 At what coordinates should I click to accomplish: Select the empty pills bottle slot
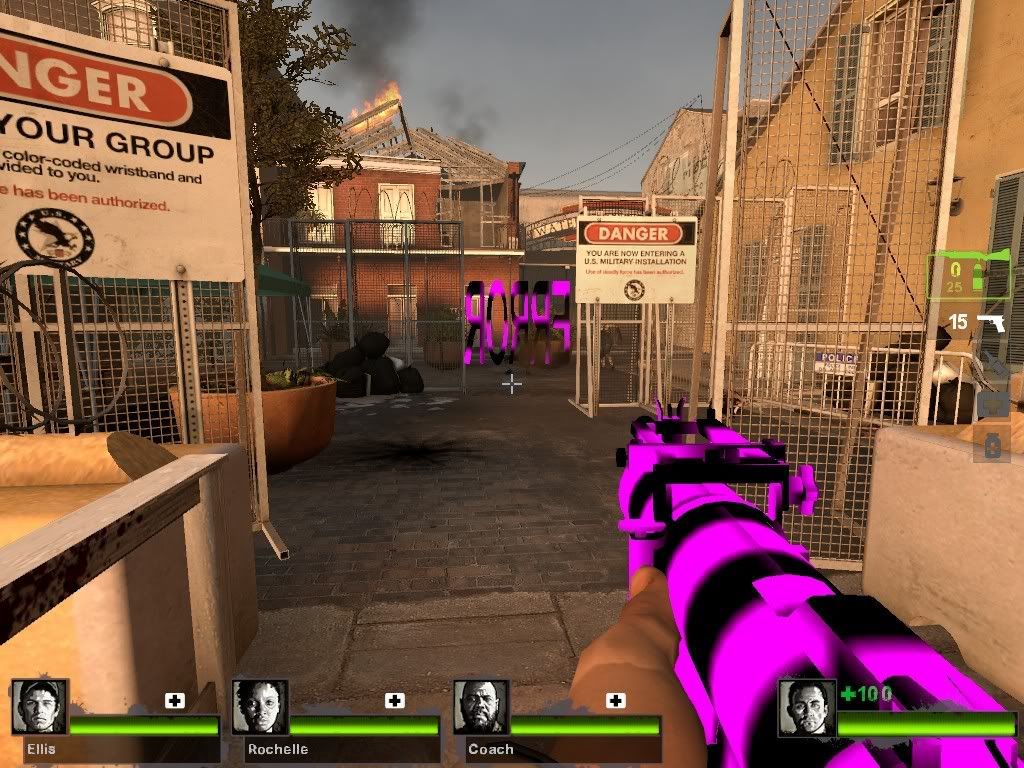coord(992,445)
